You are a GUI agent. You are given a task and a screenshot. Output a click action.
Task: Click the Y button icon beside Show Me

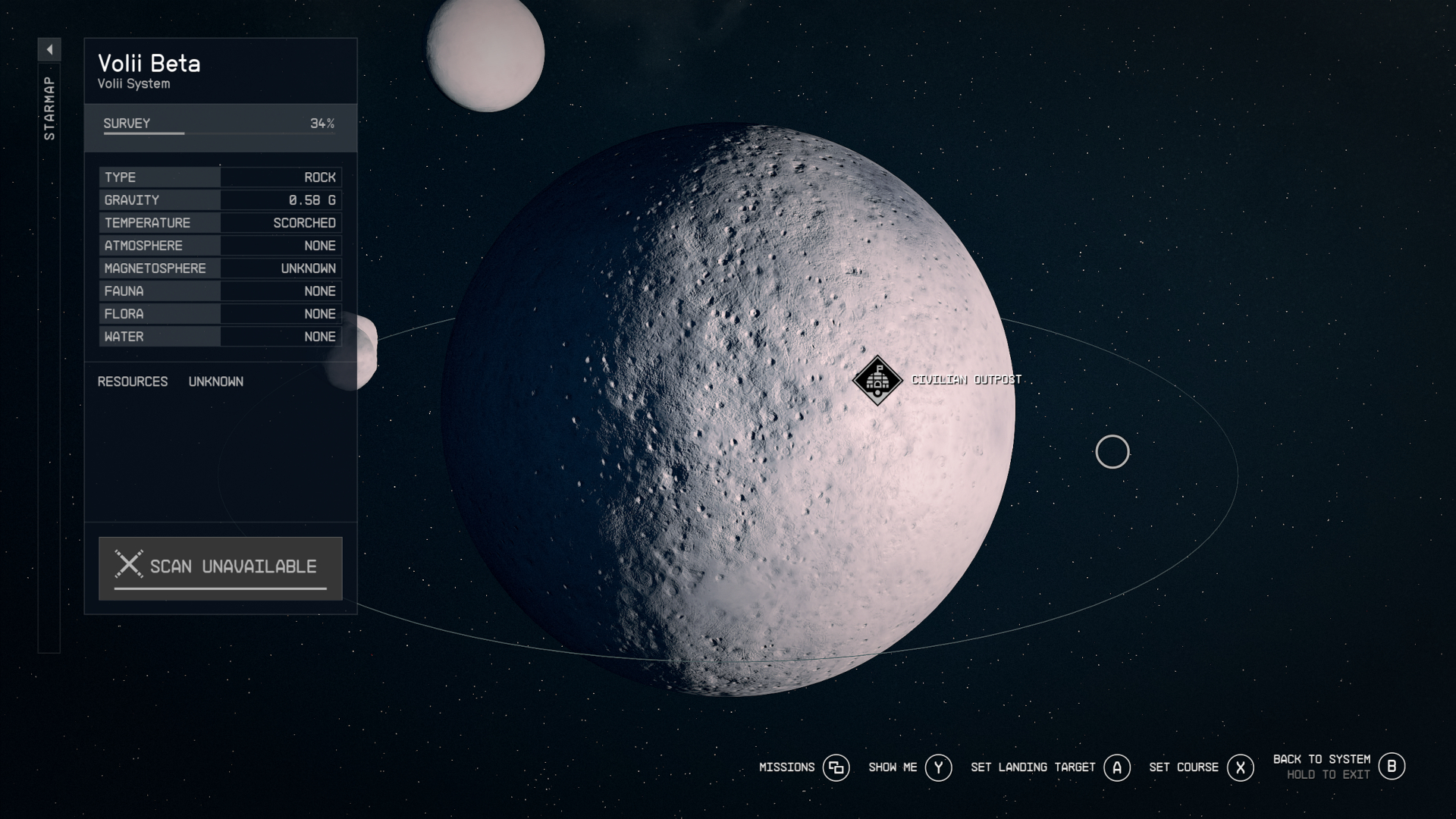(x=938, y=767)
